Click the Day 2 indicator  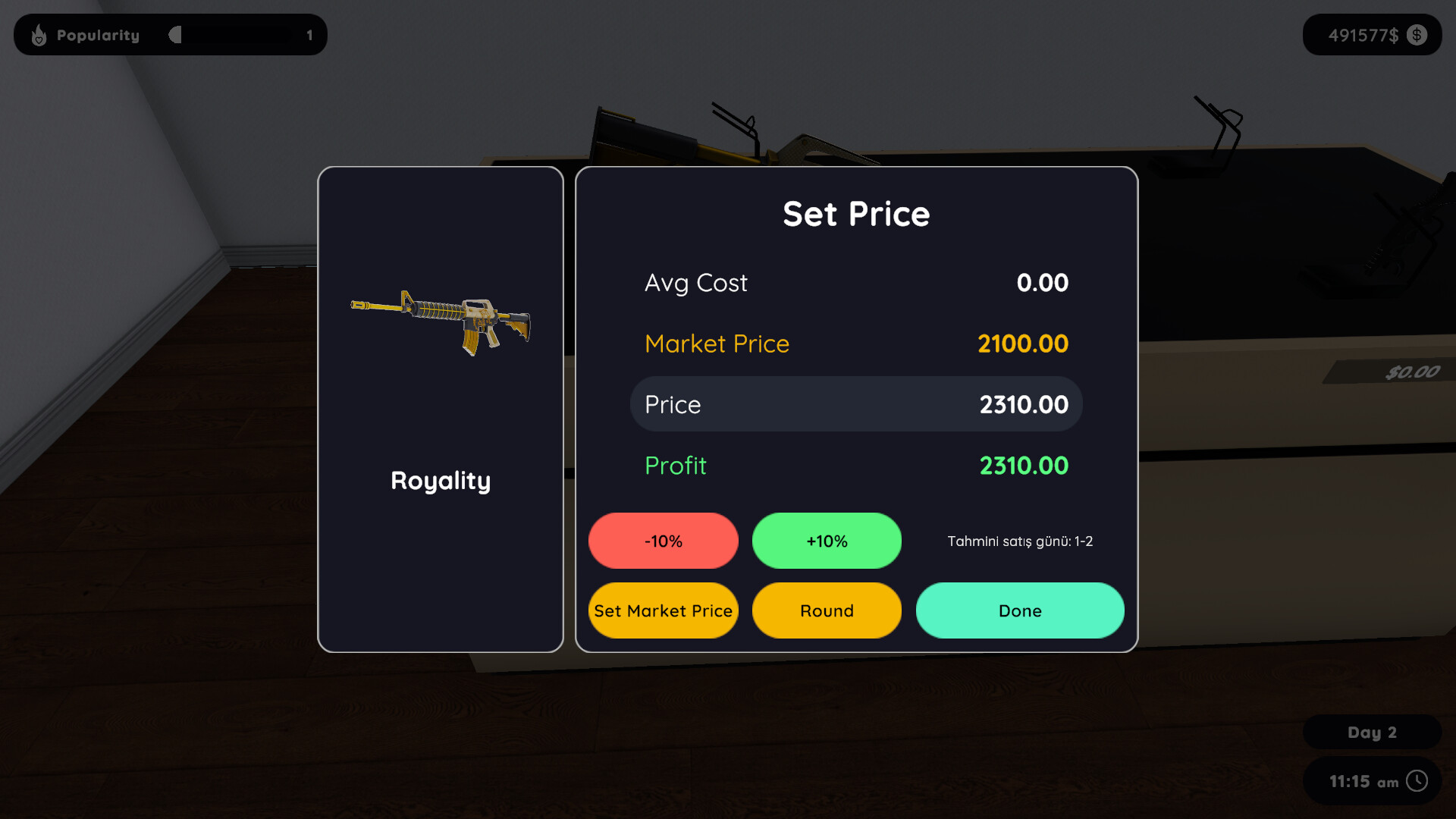1371,732
